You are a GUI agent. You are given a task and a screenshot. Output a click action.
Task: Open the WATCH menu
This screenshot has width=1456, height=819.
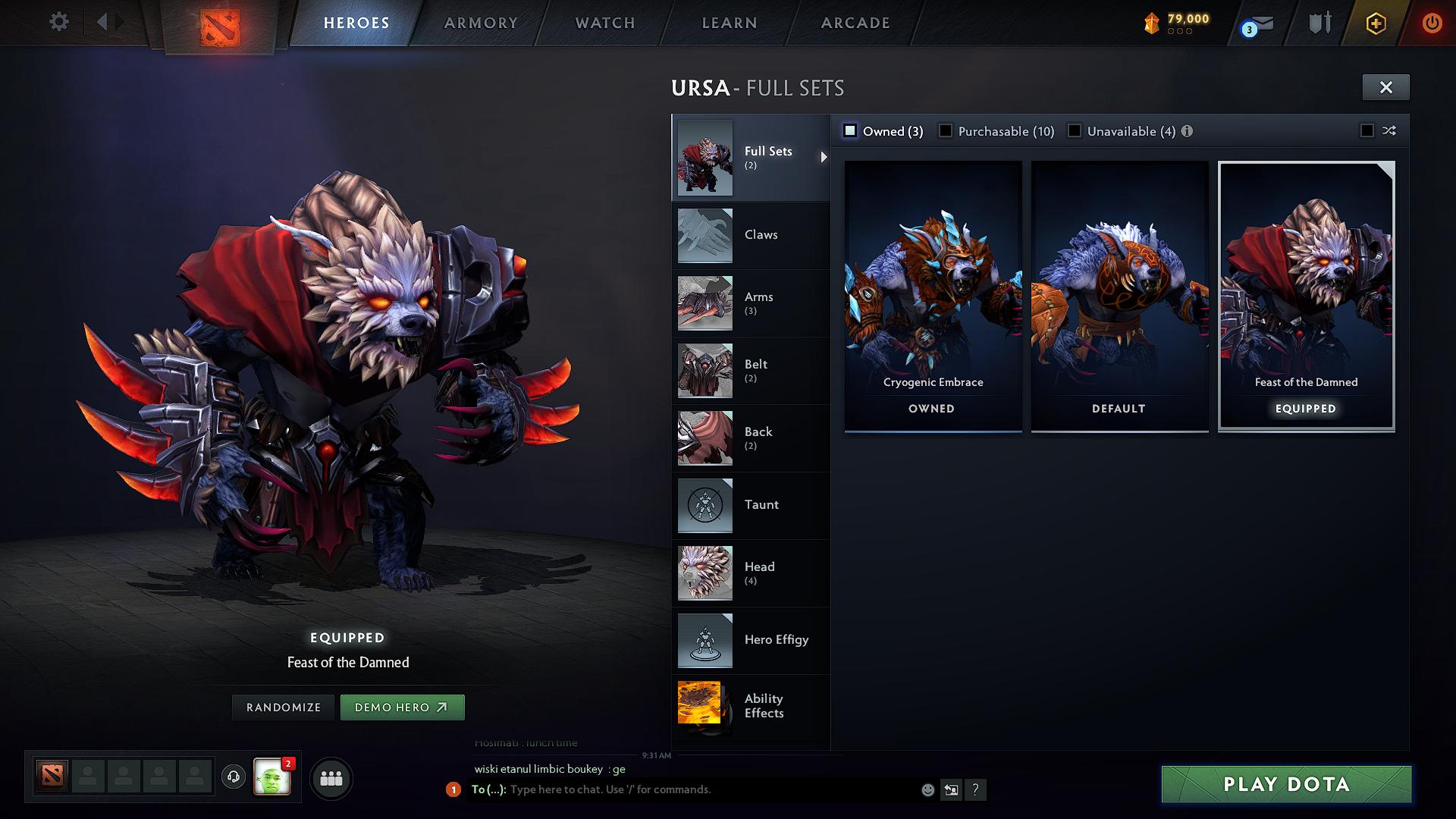click(x=604, y=23)
